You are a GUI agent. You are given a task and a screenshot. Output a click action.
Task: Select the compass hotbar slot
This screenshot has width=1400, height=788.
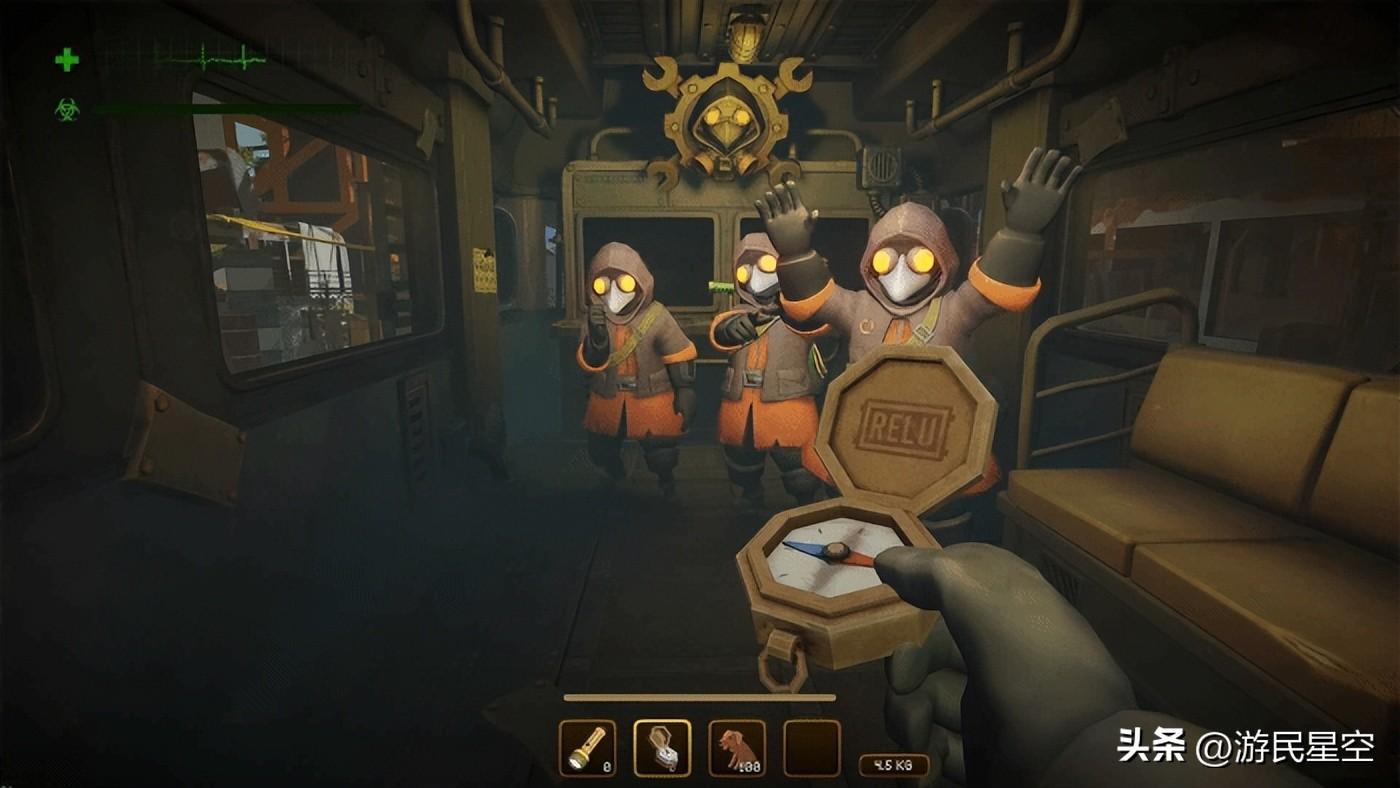(662, 748)
